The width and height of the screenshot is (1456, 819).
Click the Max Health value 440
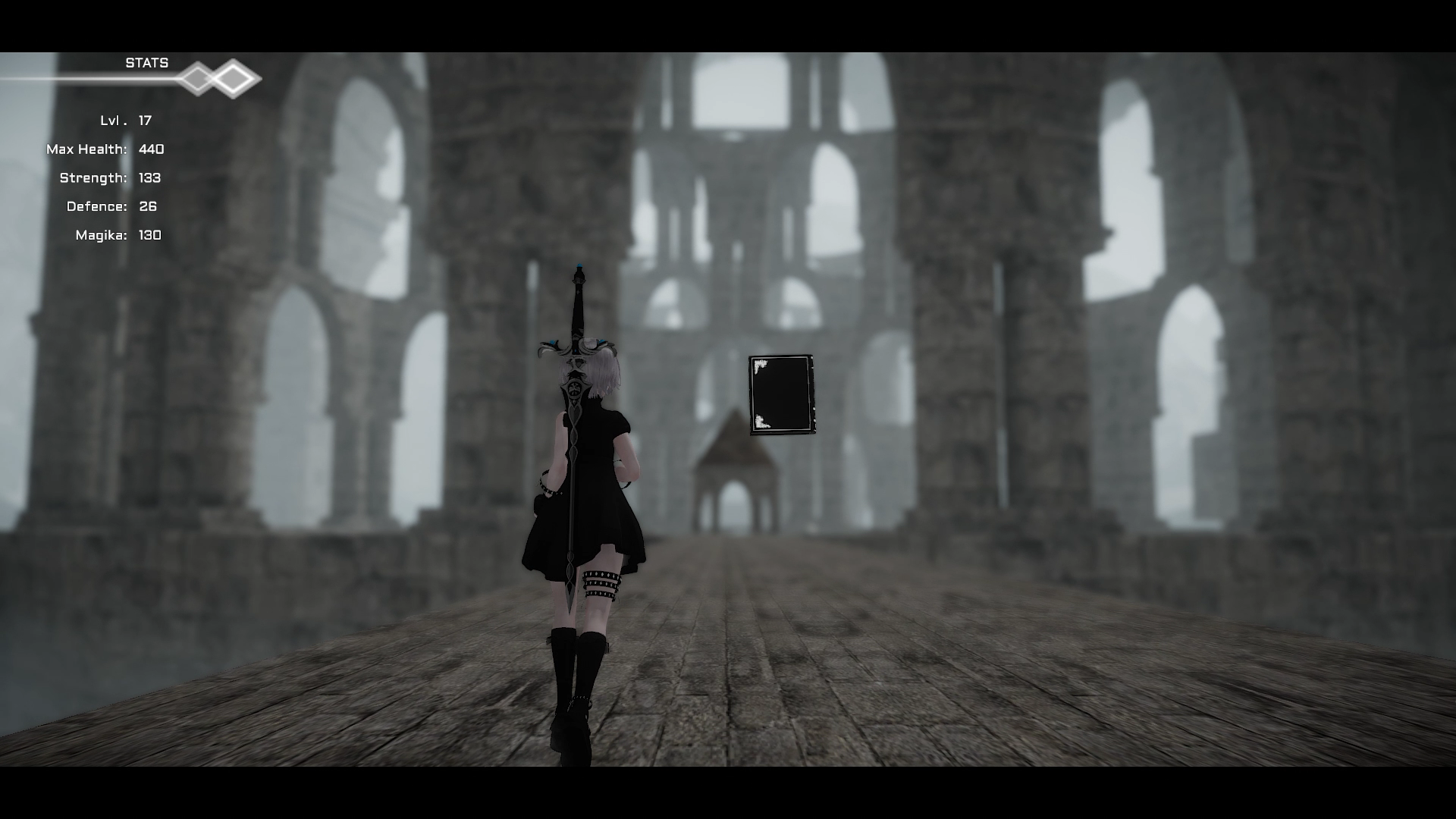(151, 149)
